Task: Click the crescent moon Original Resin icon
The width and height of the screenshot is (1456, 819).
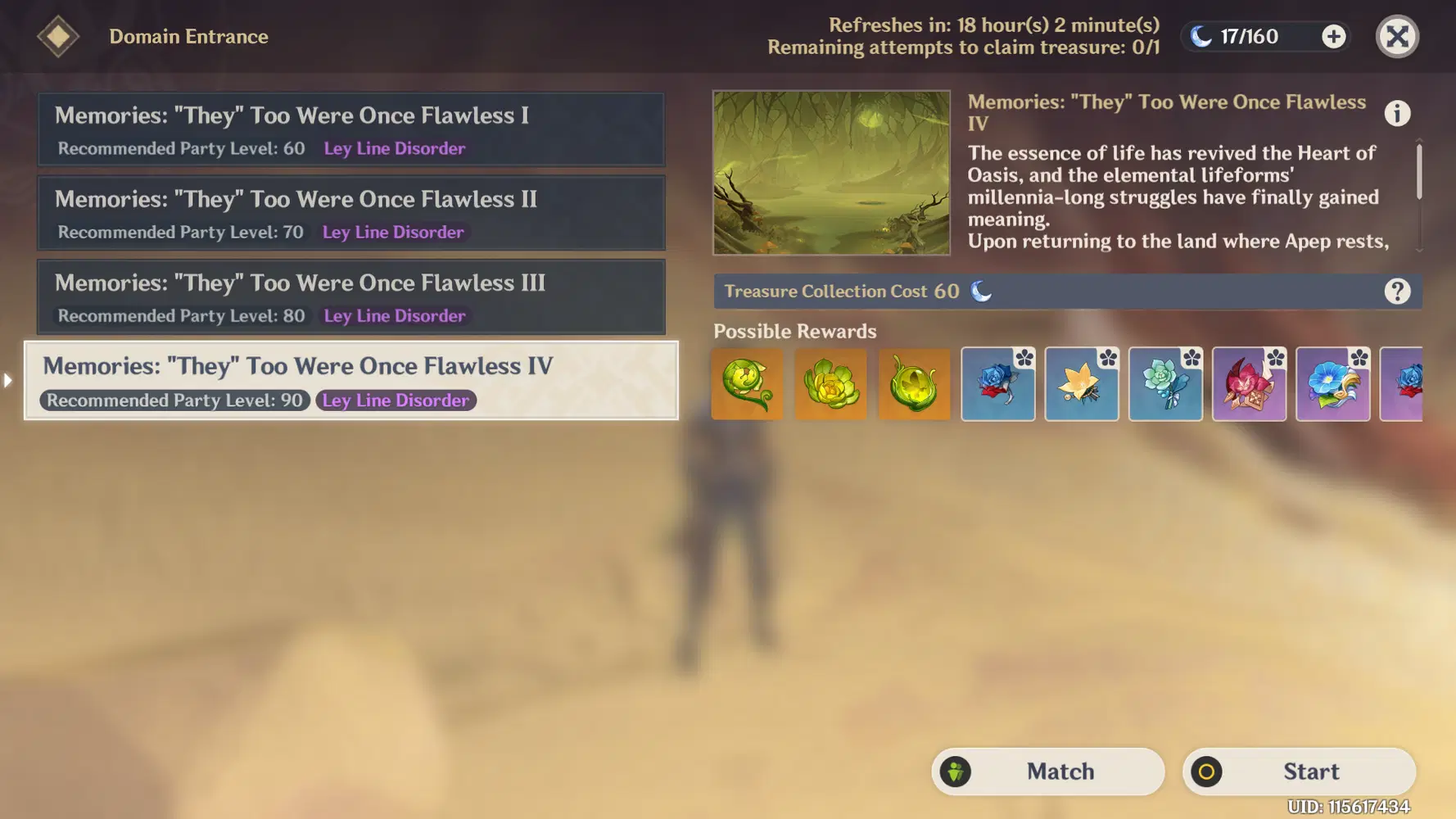Action: (1200, 35)
